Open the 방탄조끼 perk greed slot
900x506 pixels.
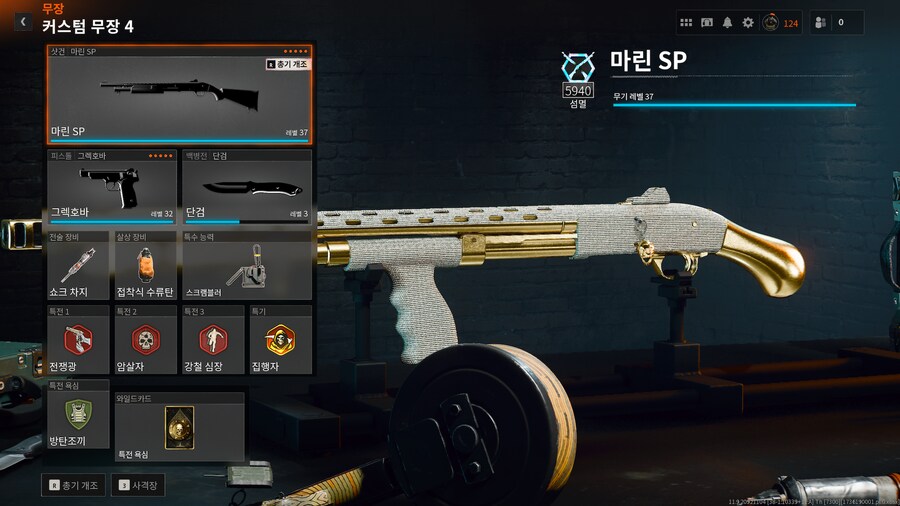(78, 416)
